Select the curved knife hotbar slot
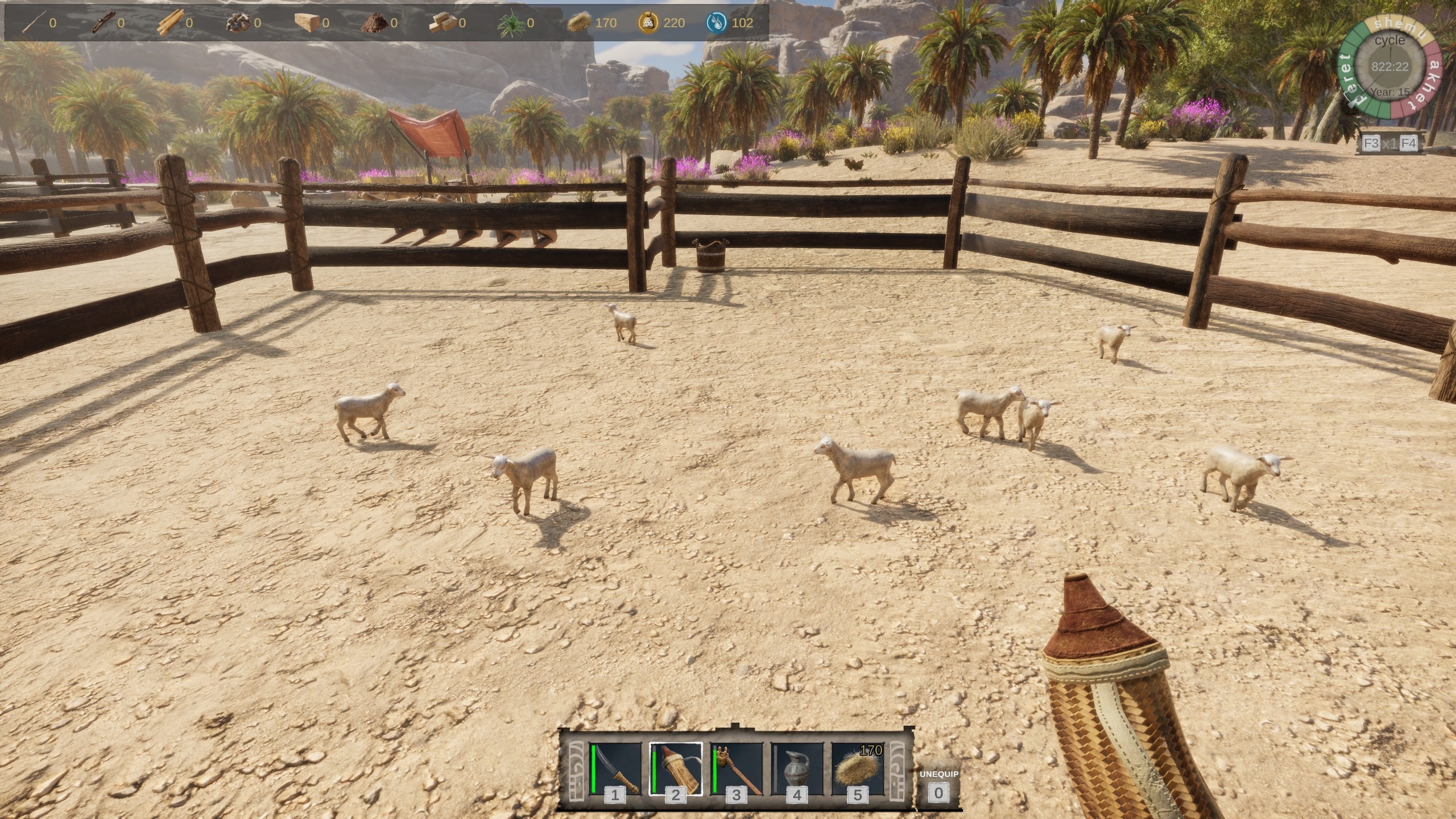The height and width of the screenshot is (819, 1456). coord(615,769)
